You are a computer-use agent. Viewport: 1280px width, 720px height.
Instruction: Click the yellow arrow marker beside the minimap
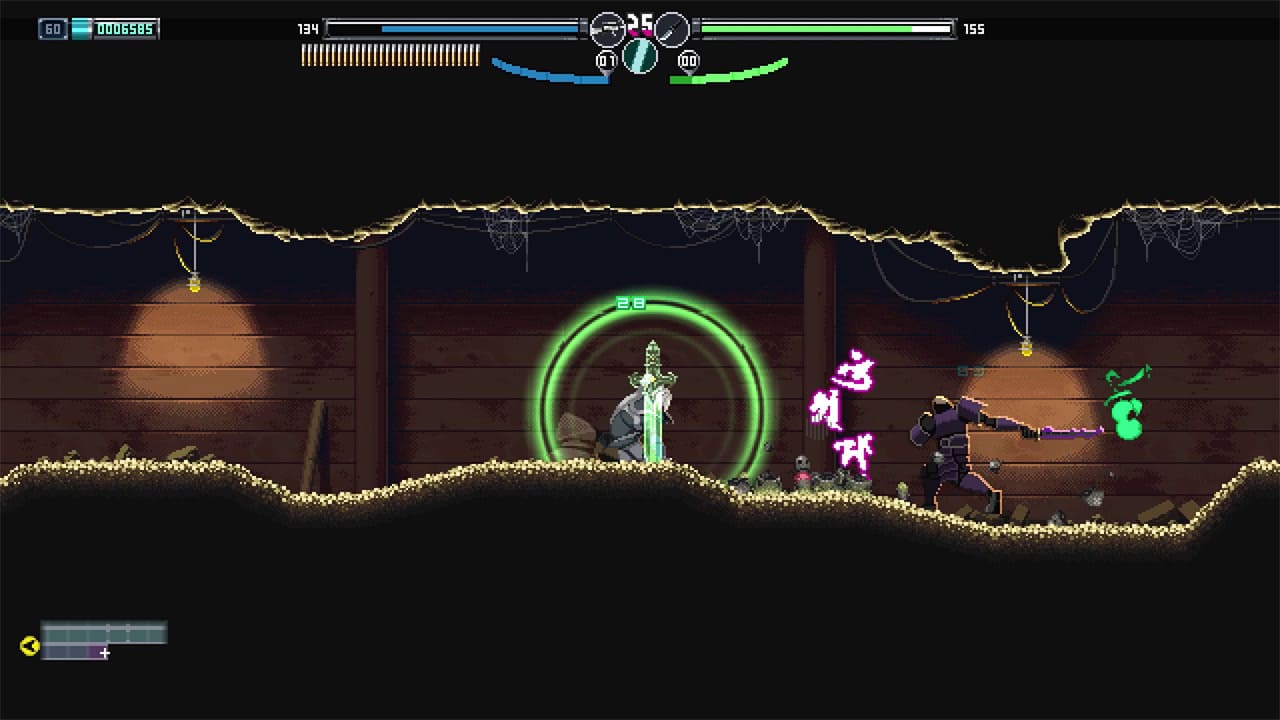(30, 645)
